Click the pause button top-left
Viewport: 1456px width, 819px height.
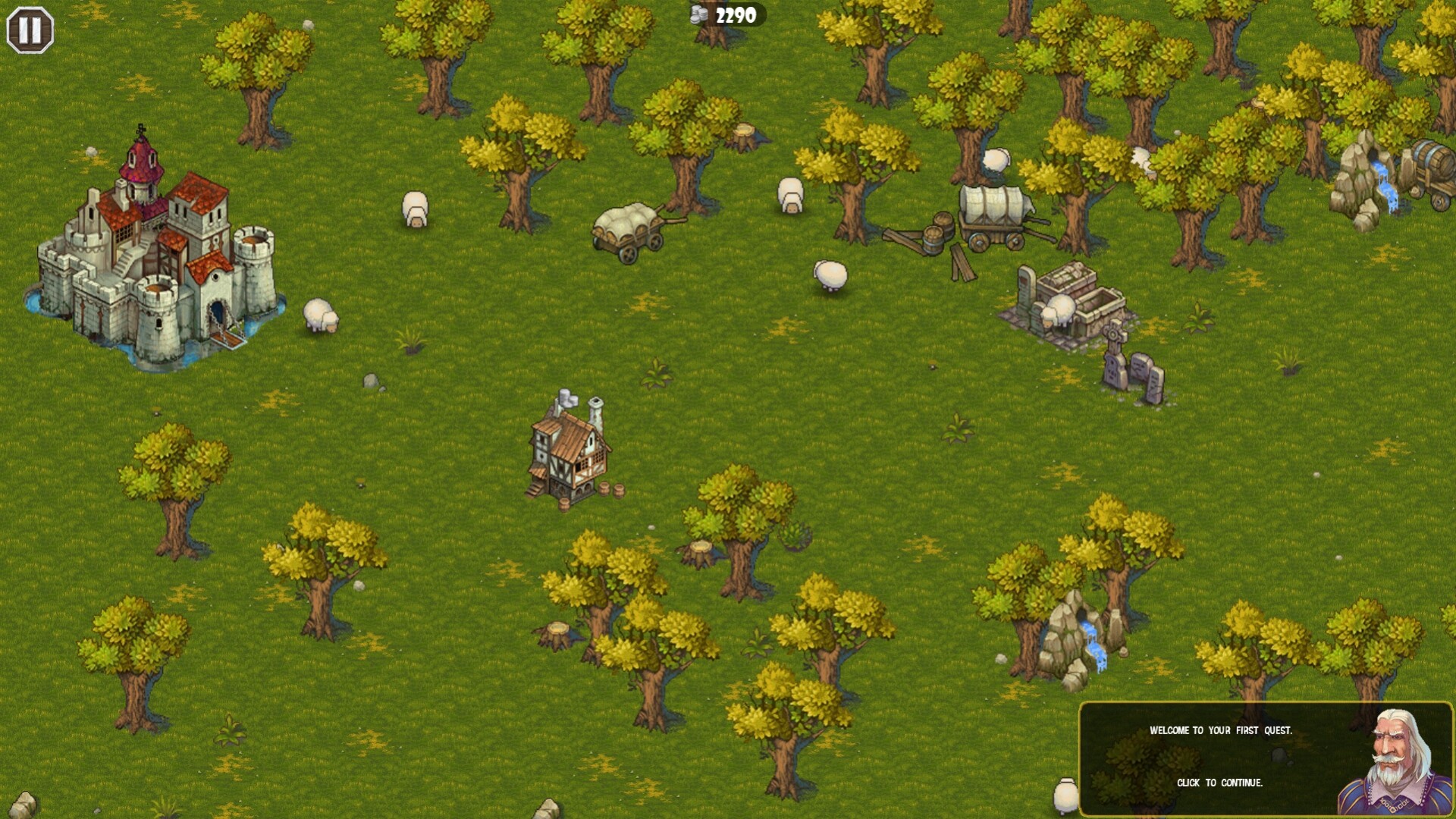click(x=29, y=29)
